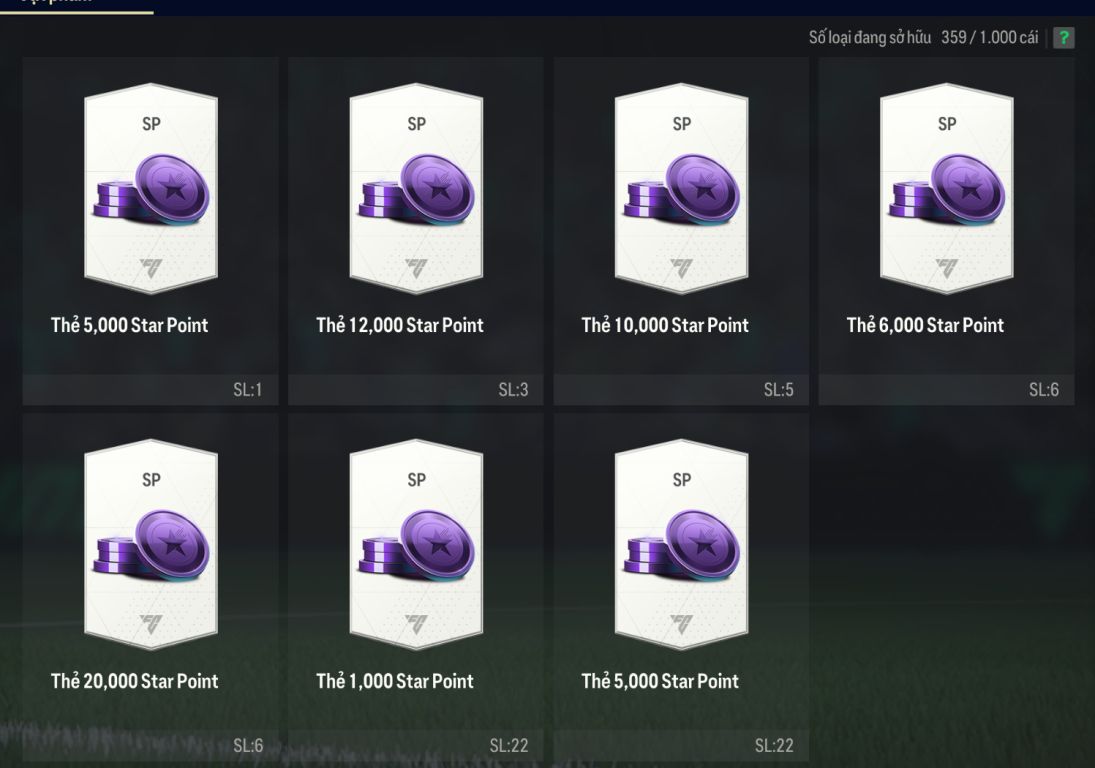The width and height of the screenshot is (1095, 768).
Task: Pick the 10,000 Star Point card
Action: click(x=681, y=190)
